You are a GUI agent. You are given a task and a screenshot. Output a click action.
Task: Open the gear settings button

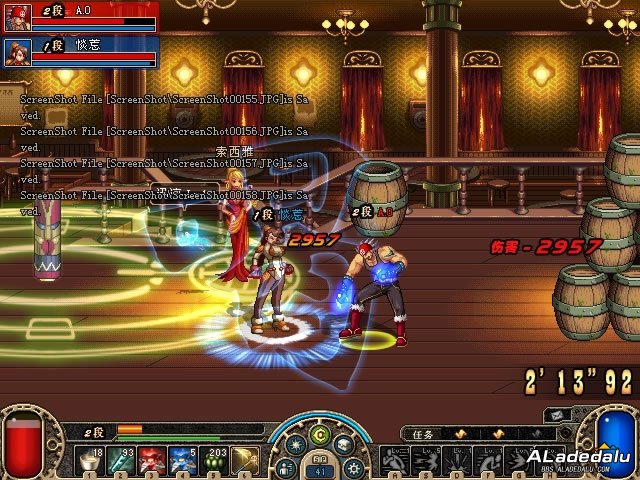pyautogui.click(x=351, y=467)
